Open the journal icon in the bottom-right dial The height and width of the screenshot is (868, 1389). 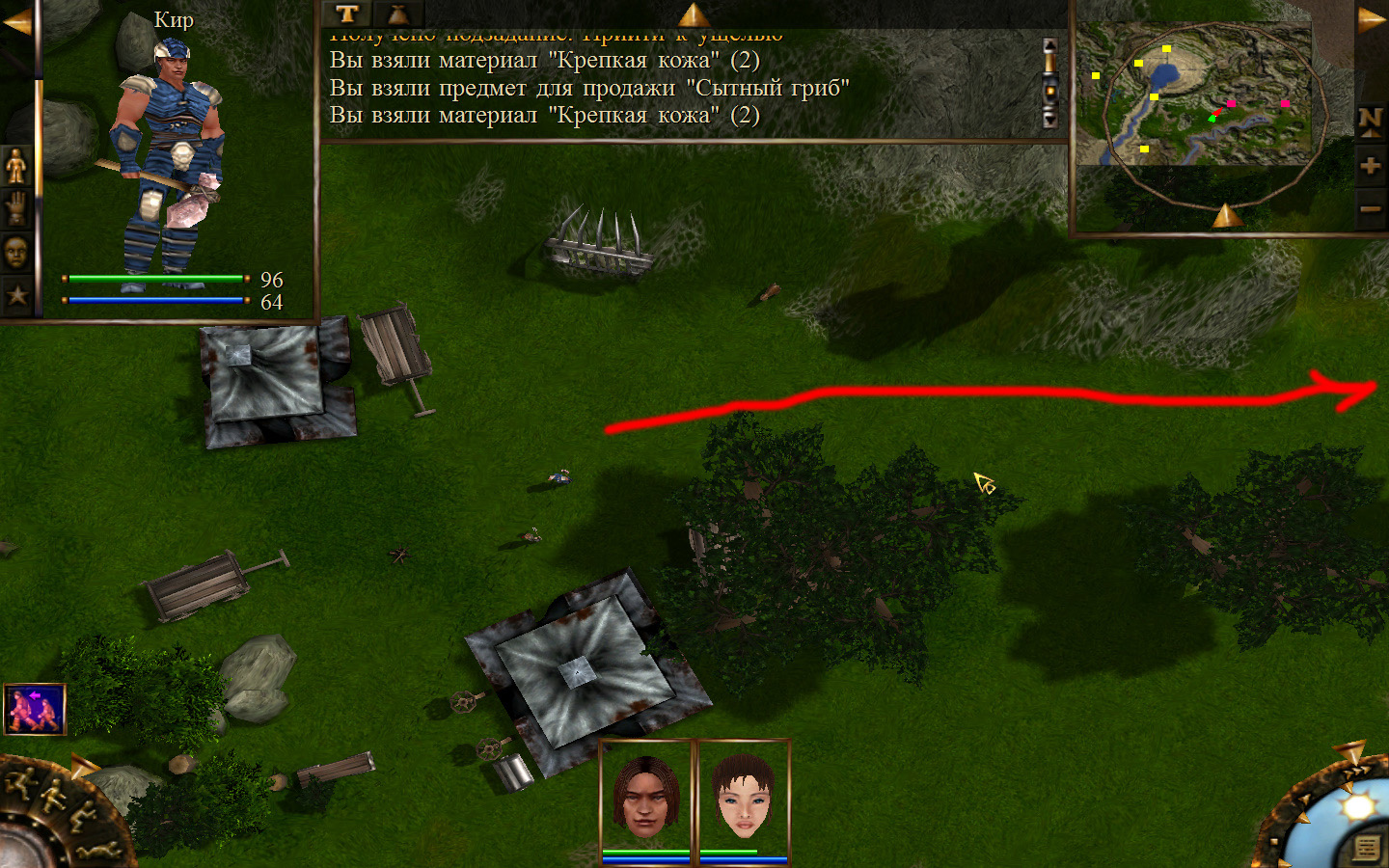[x=1366, y=847]
